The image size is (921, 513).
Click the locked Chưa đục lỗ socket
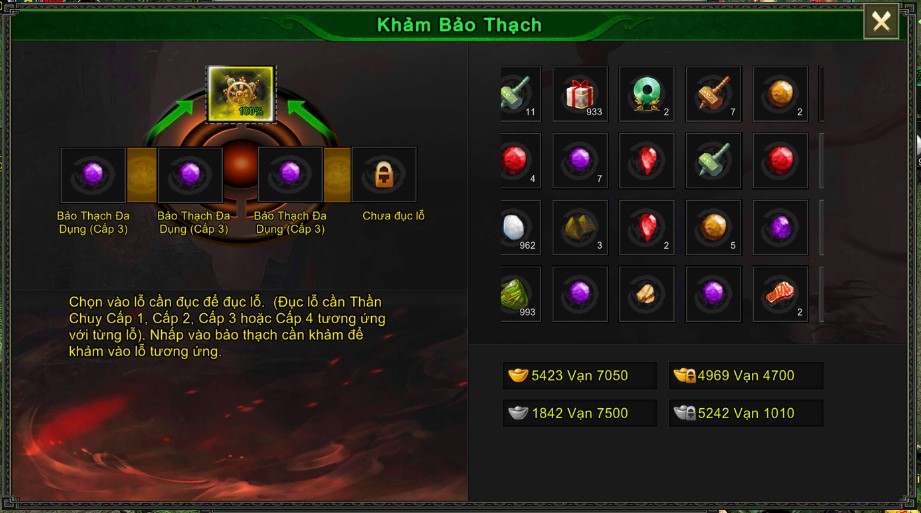tap(383, 175)
